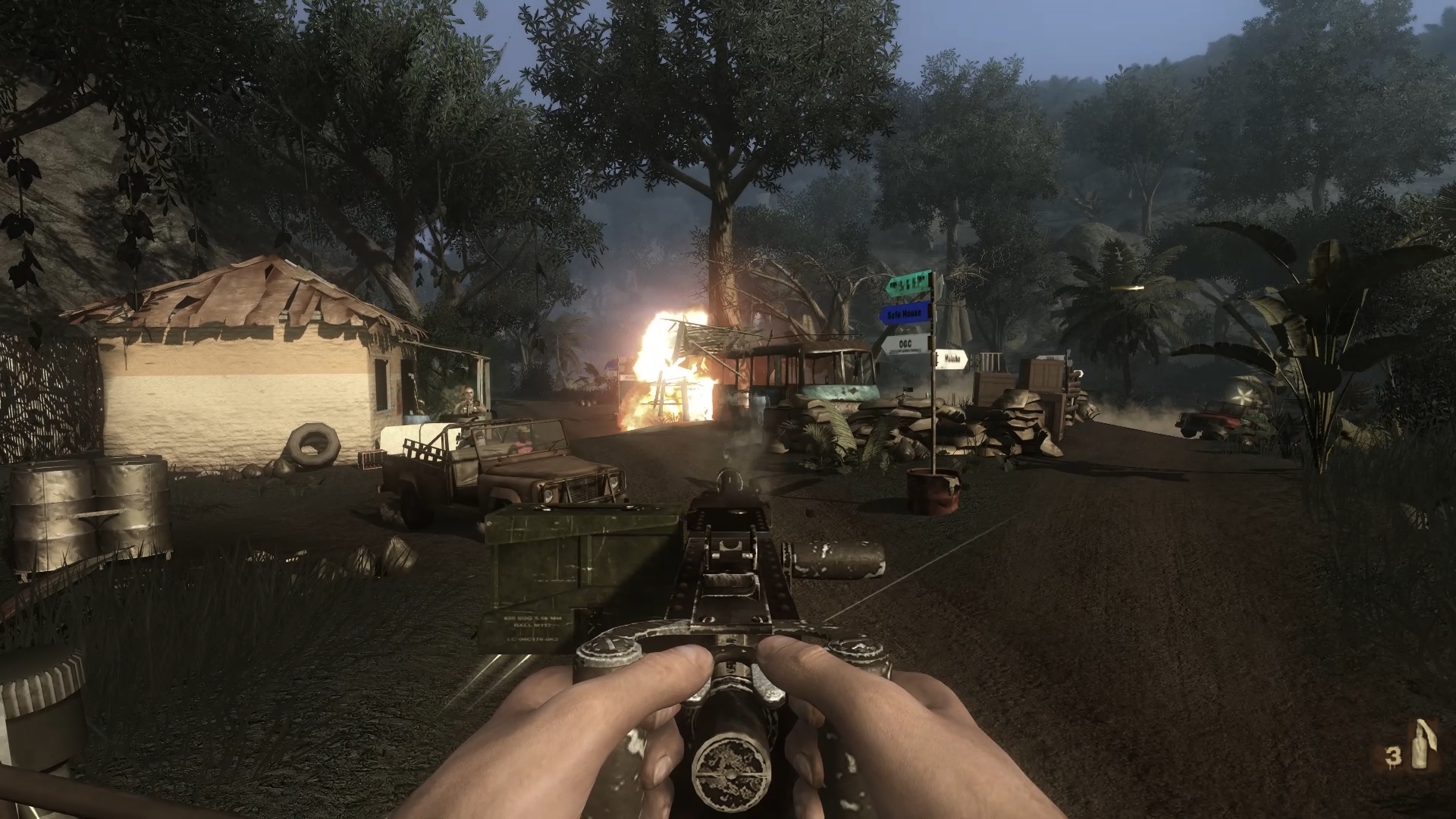The width and height of the screenshot is (1456, 819).
Task: Select the Molotov cocktail icon
Action: [1420, 747]
